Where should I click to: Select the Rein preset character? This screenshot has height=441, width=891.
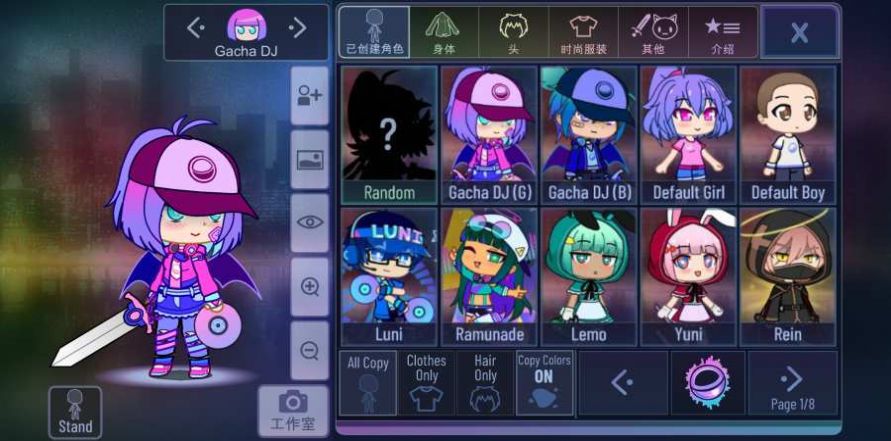pyautogui.click(x=788, y=277)
